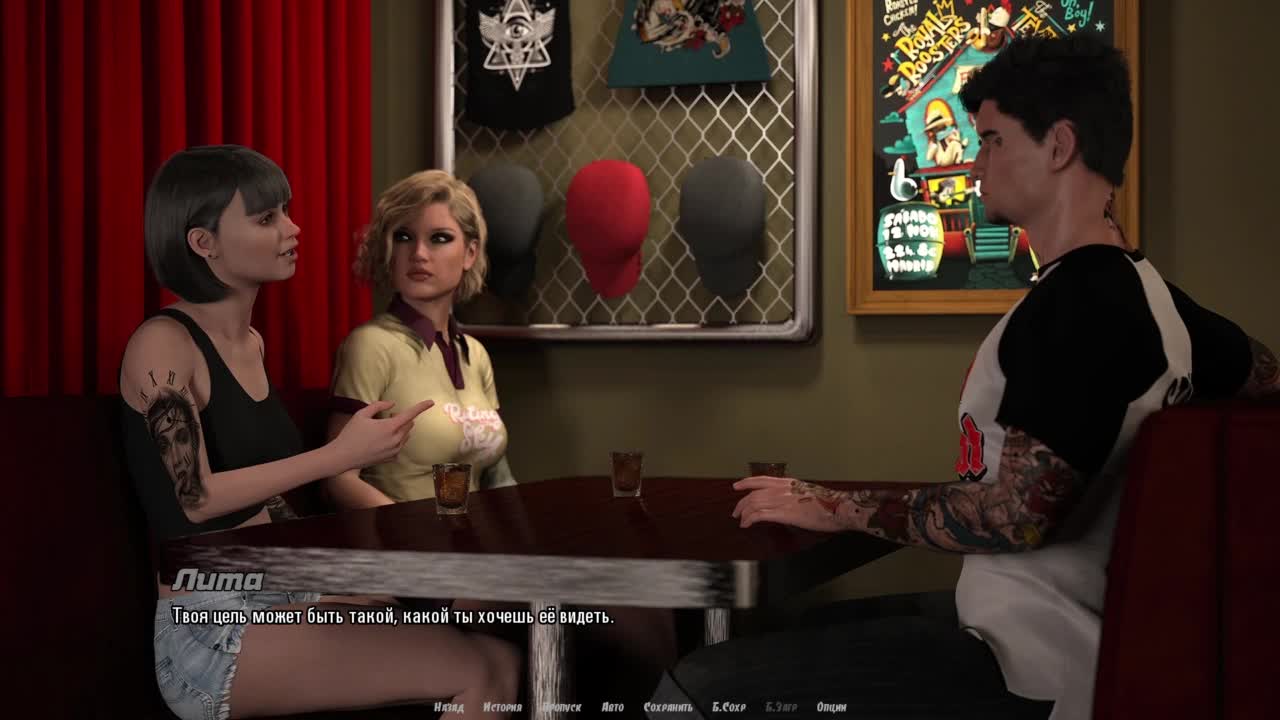Quick save with Б.Сохр
Screen dimensions: 1280x720
[x=728, y=707]
